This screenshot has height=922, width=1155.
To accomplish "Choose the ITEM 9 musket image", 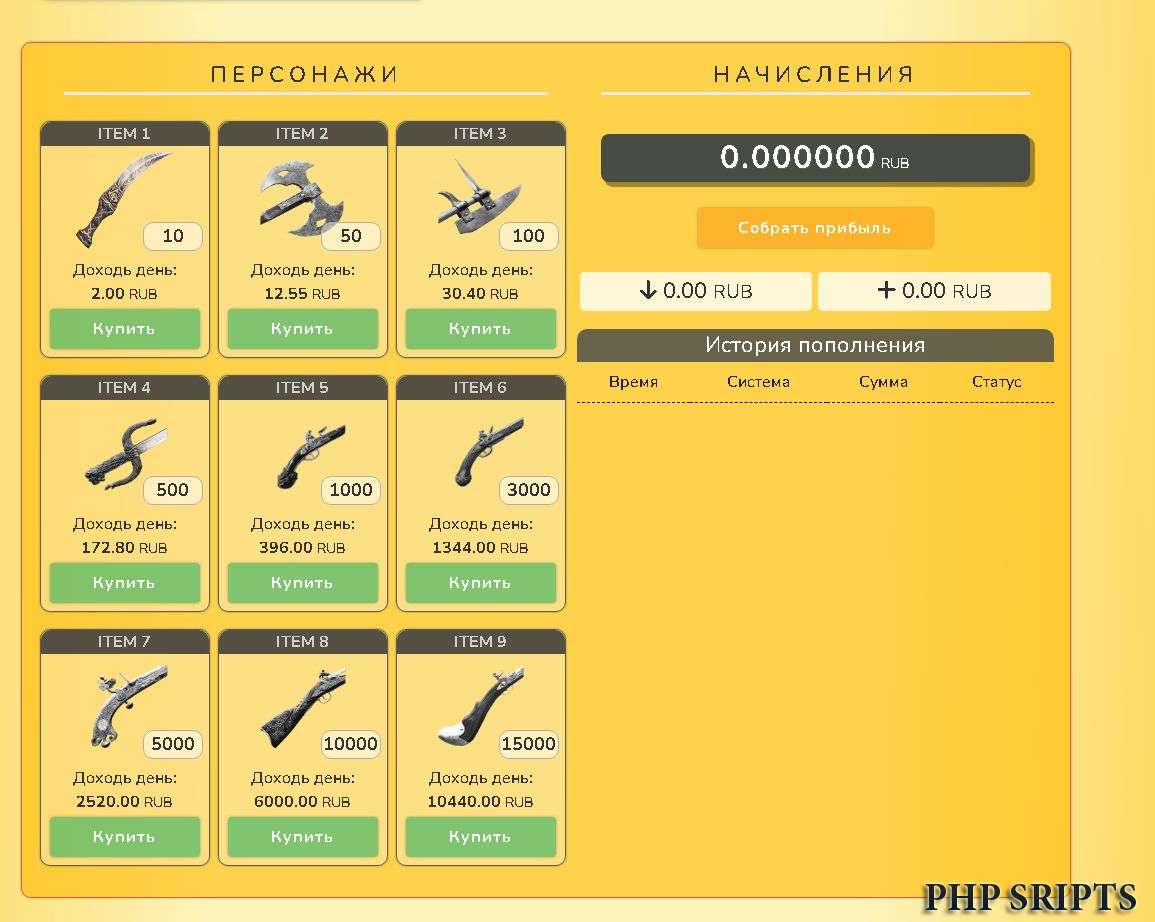I will pos(475,710).
